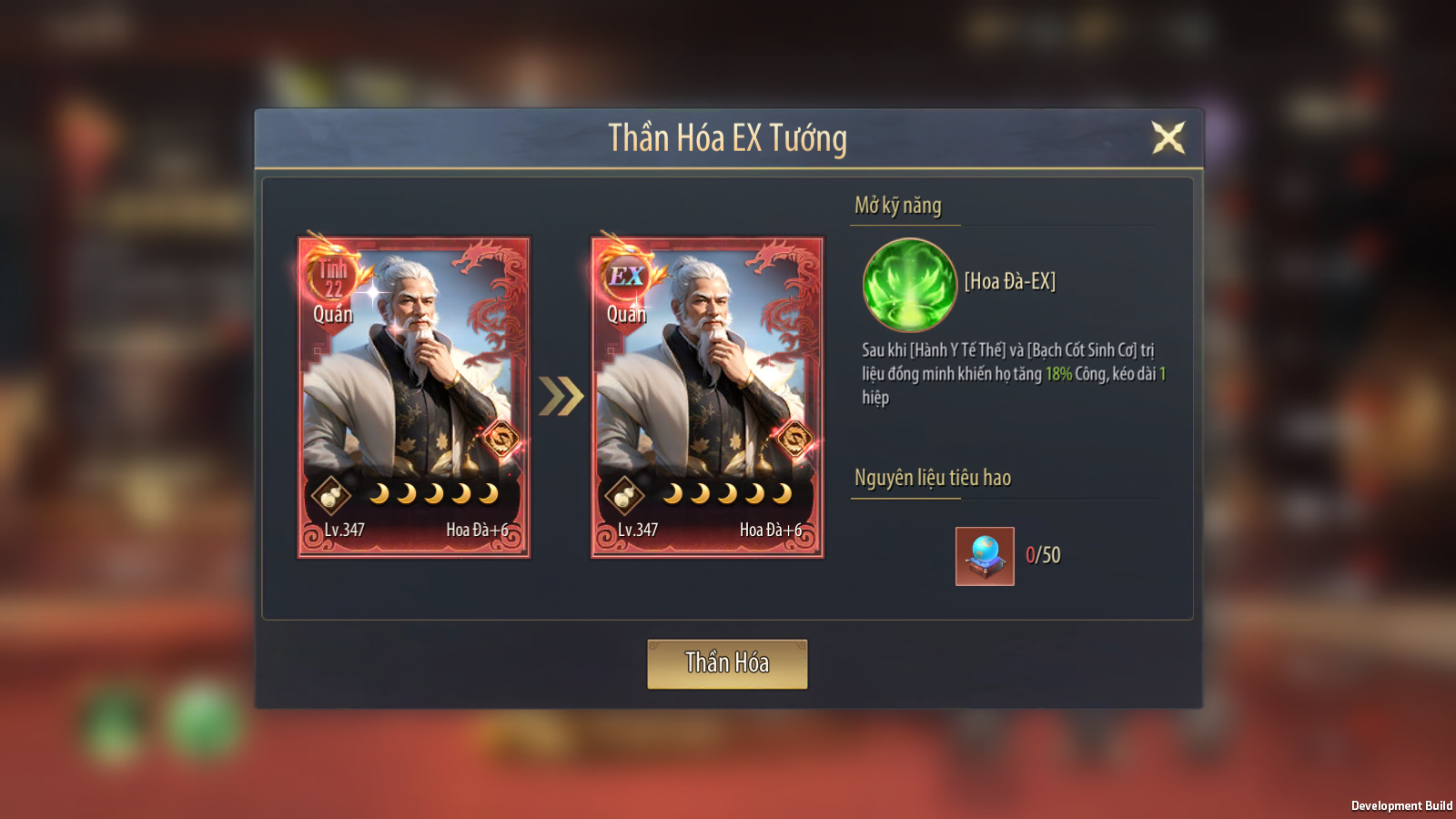Image resolution: width=1456 pixels, height=819 pixels.
Task: Close the Thần Hóa EX Tướng dialog
Action: click(1168, 138)
